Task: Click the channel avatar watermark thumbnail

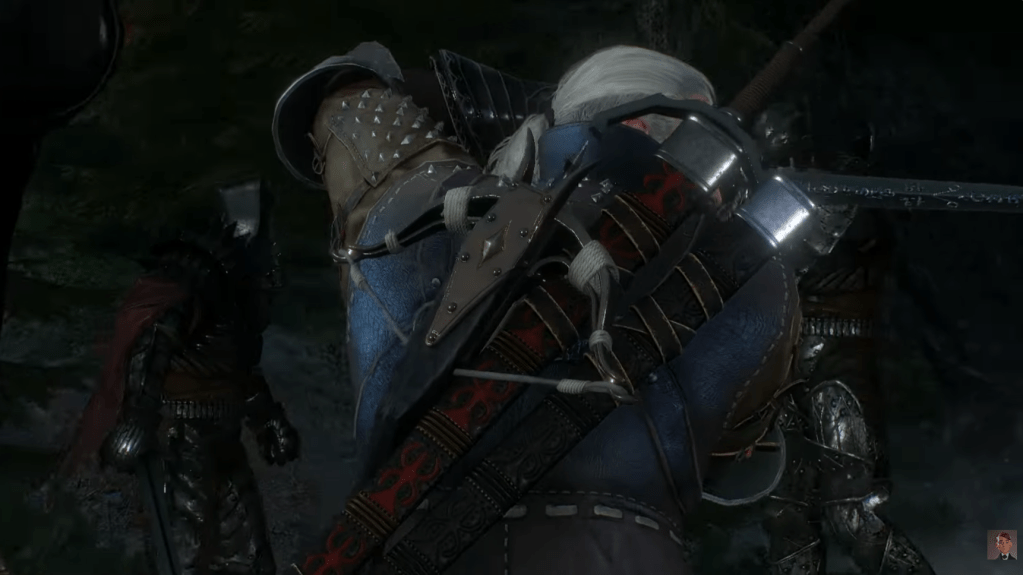Action: coord(1001,544)
